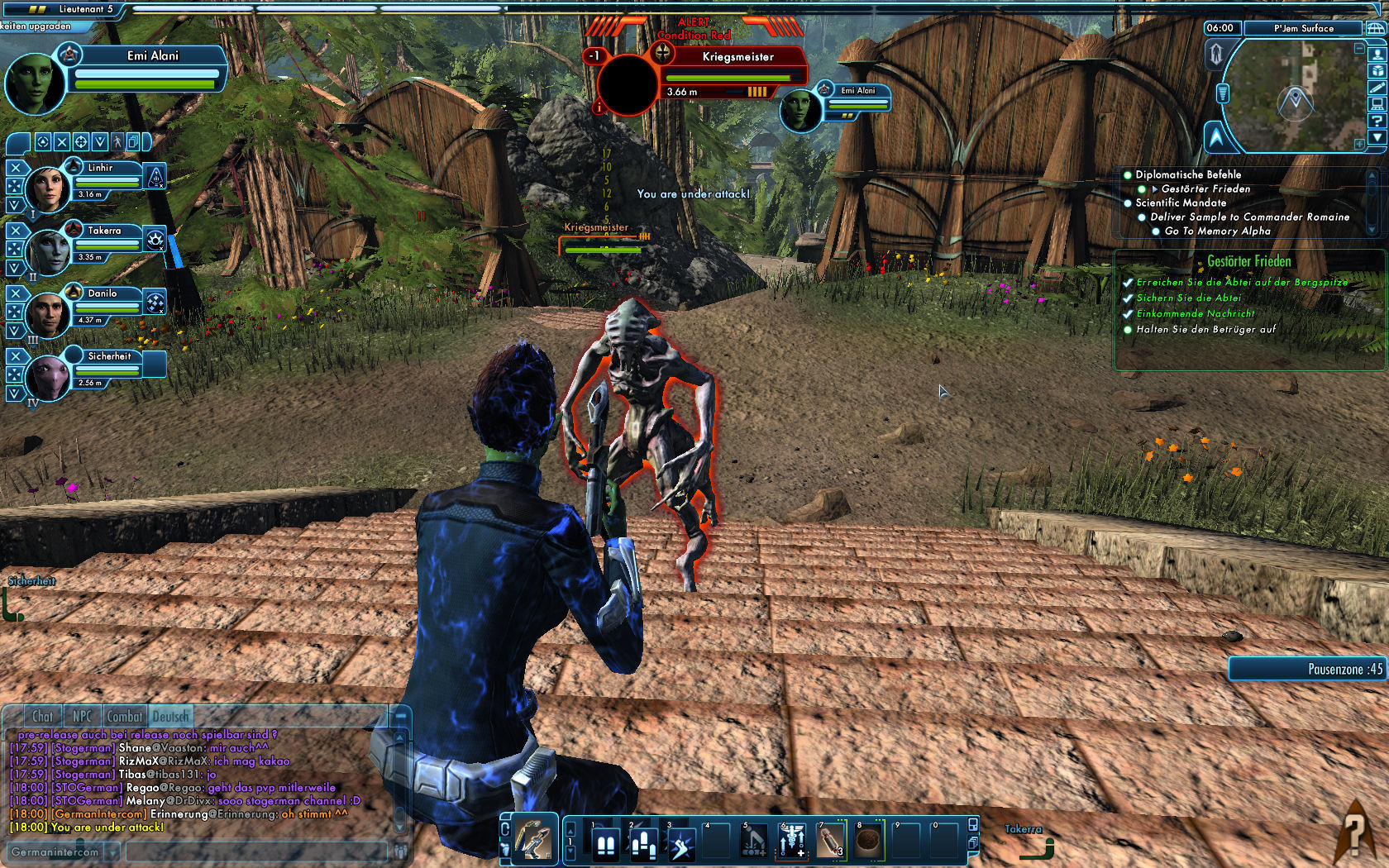Switch to the Combat chat tab
Screen dimensions: 1389x868
tap(124, 717)
